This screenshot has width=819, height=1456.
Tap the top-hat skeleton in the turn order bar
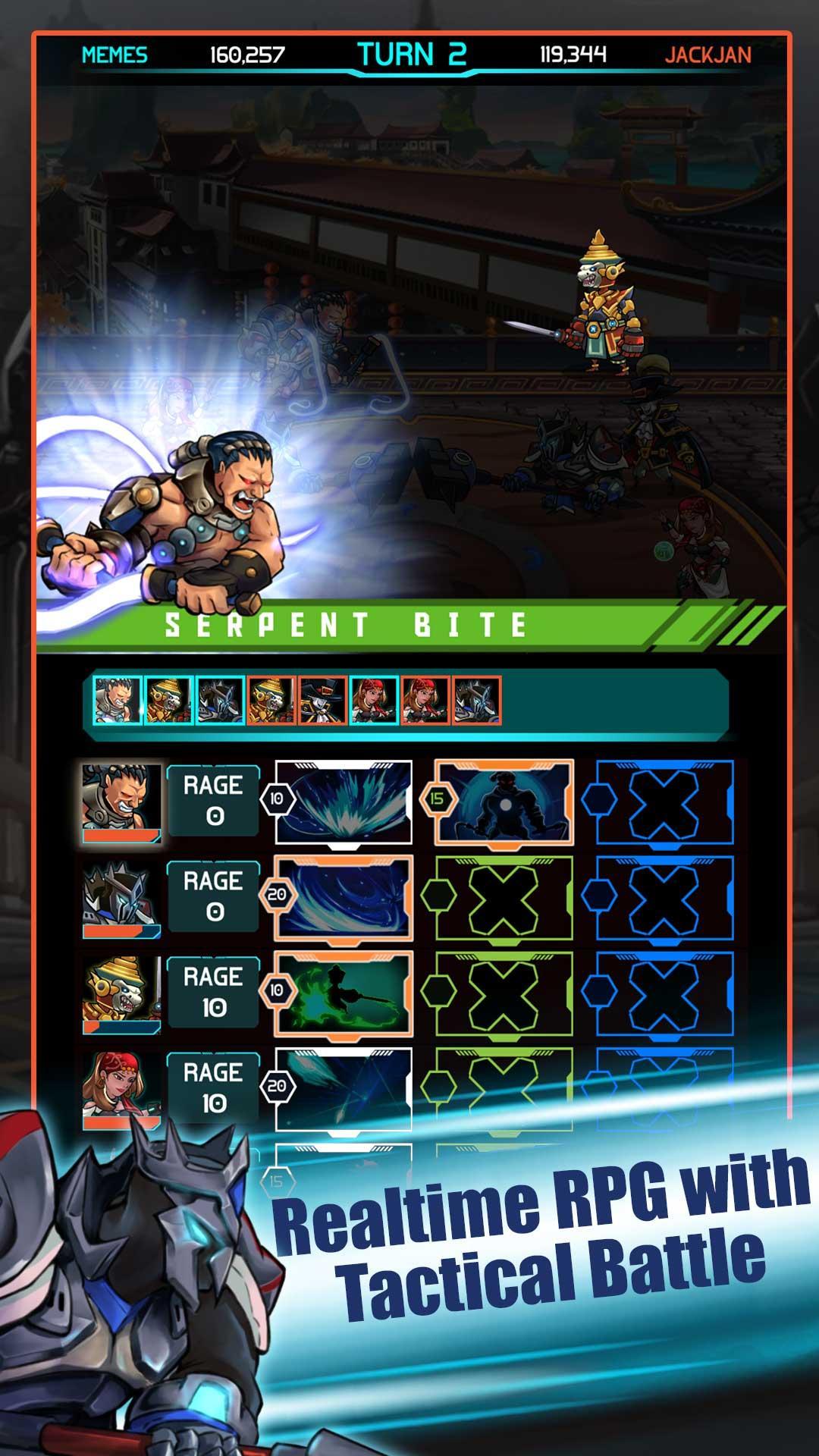pos(322,700)
